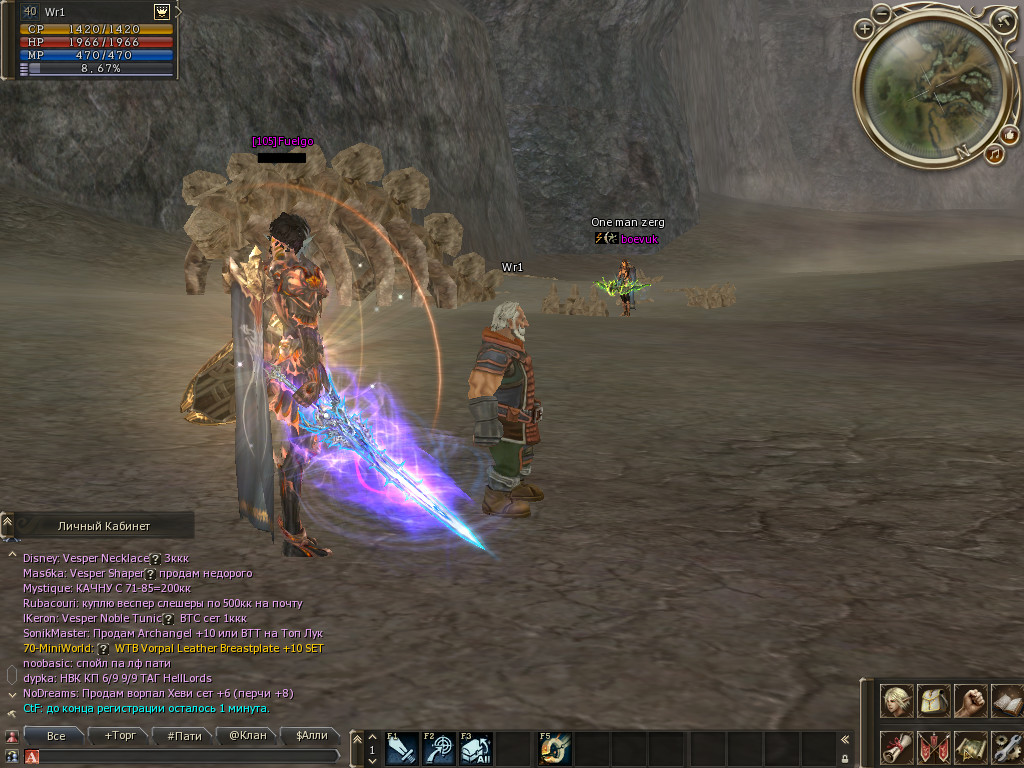Open system settings wrench and gears icon
This screenshot has height=768, width=1024.
(1006, 748)
